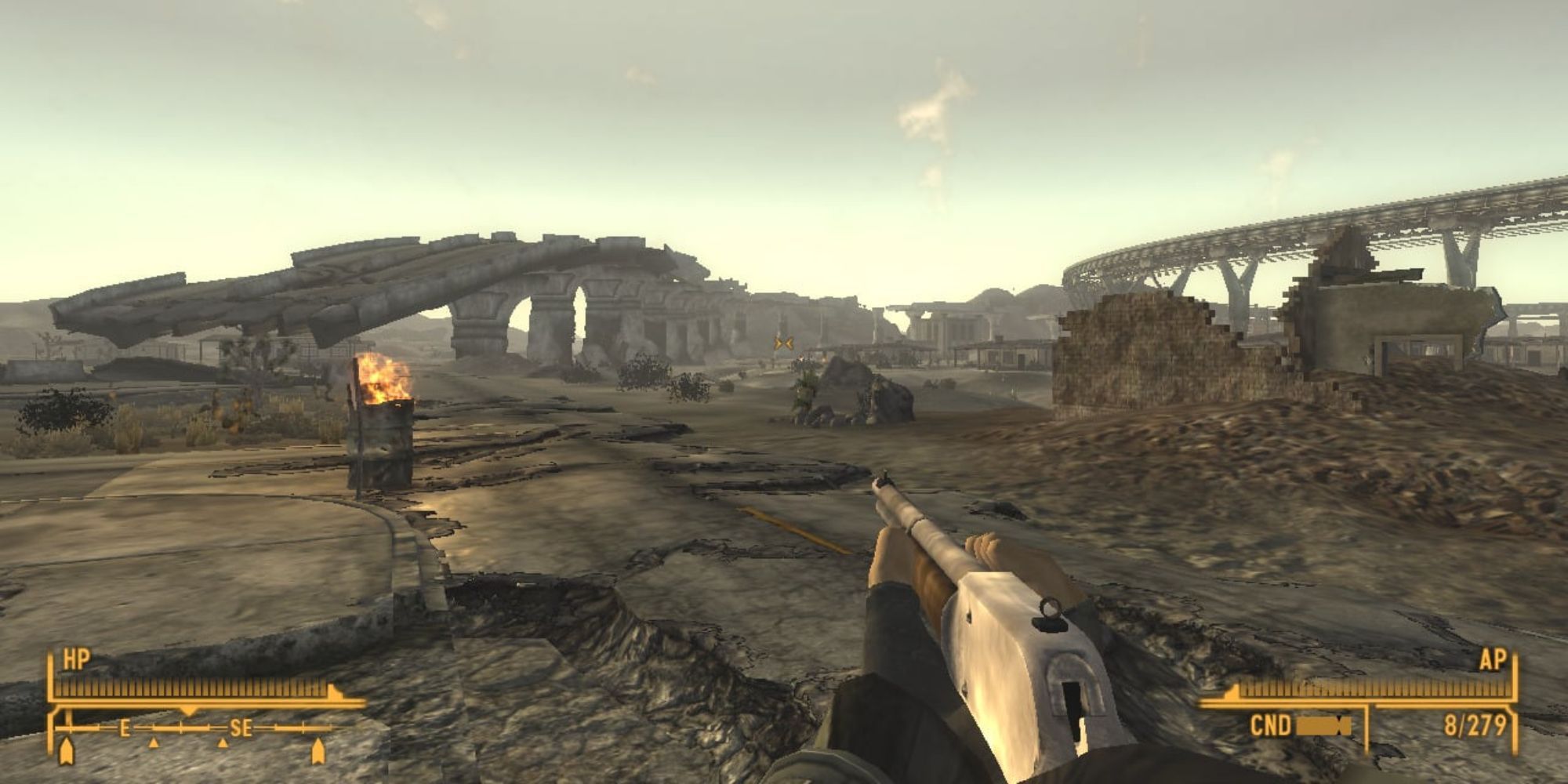The image size is (1568, 784).
Task: Click the quest marker near screen center
Action: pyautogui.click(x=782, y=342)
